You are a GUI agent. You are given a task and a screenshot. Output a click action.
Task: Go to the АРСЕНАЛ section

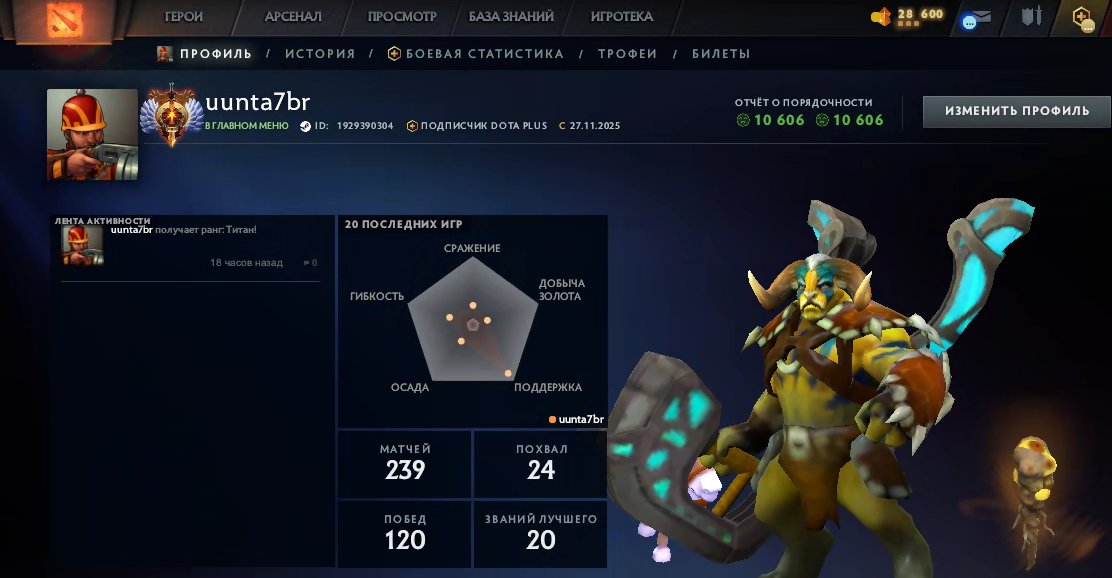pos(293,17)
